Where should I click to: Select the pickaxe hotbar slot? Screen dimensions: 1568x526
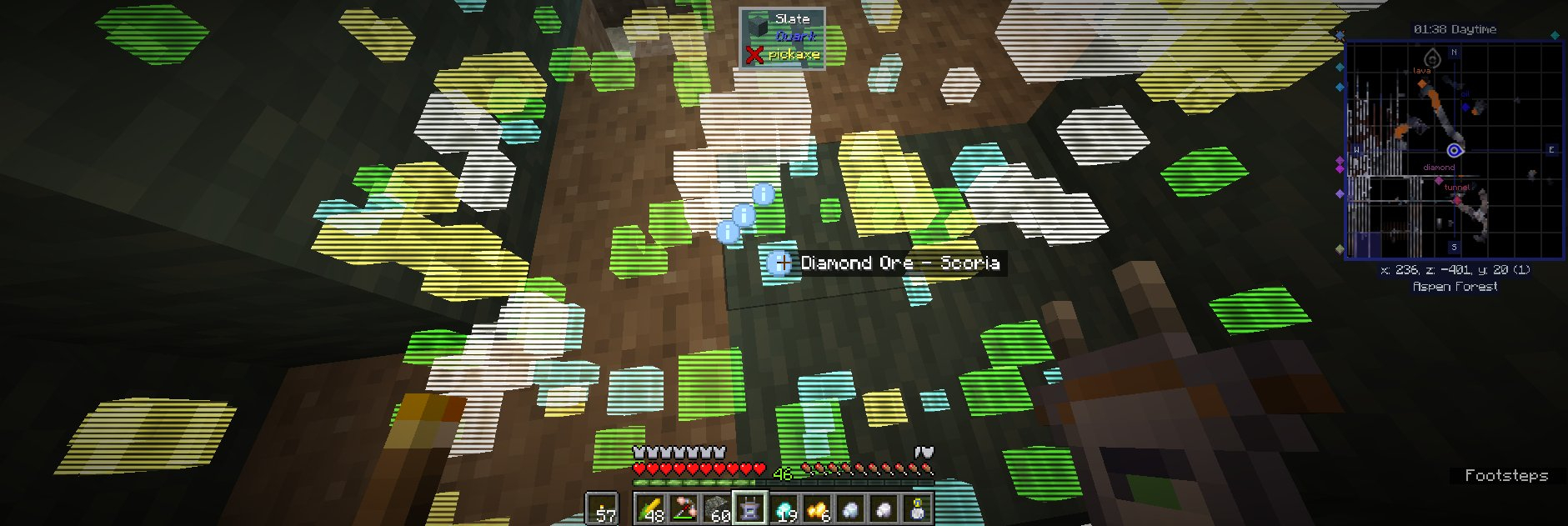[684, 508]
